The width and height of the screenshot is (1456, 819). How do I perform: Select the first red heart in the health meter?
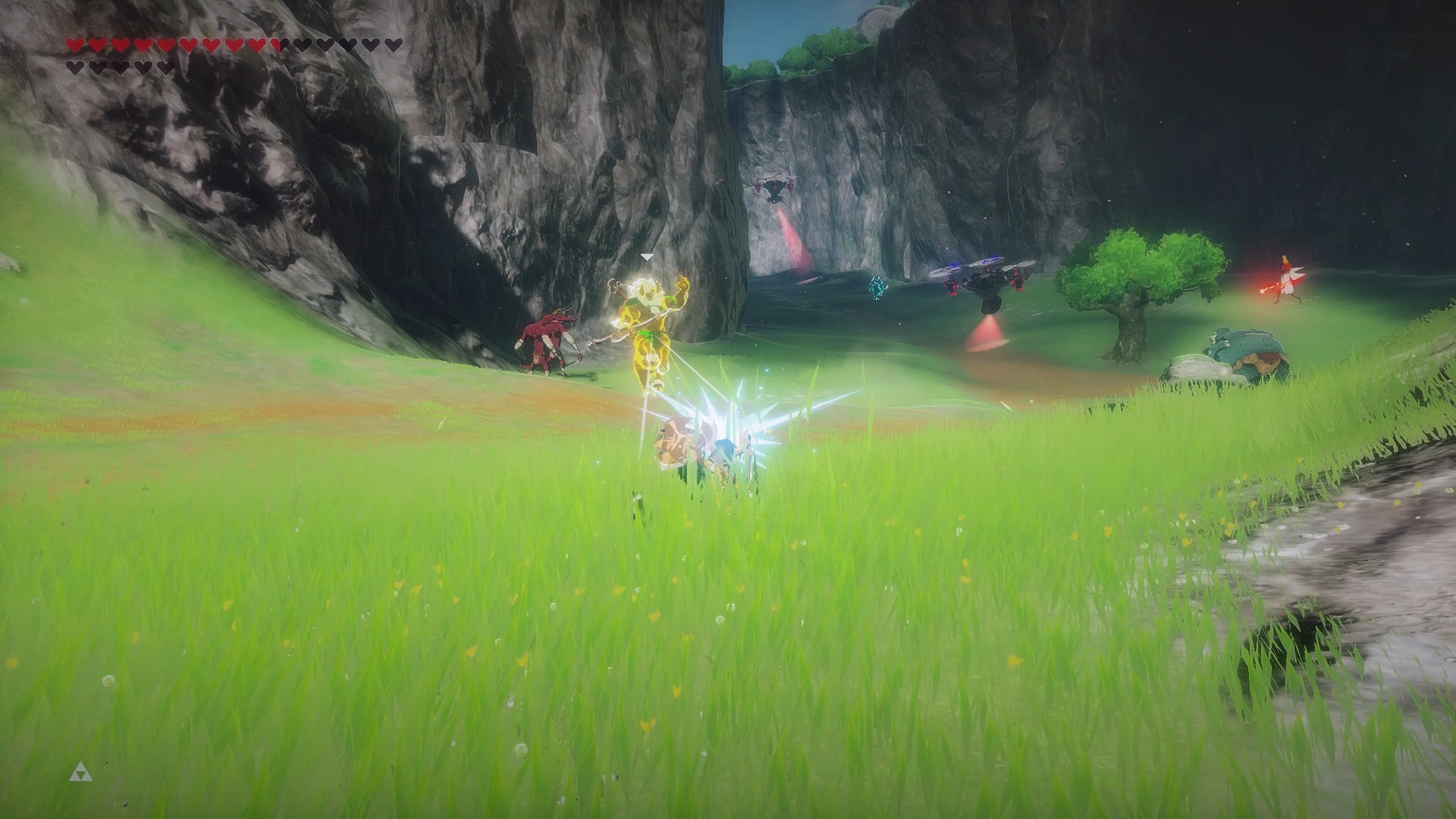pos(74,44)
